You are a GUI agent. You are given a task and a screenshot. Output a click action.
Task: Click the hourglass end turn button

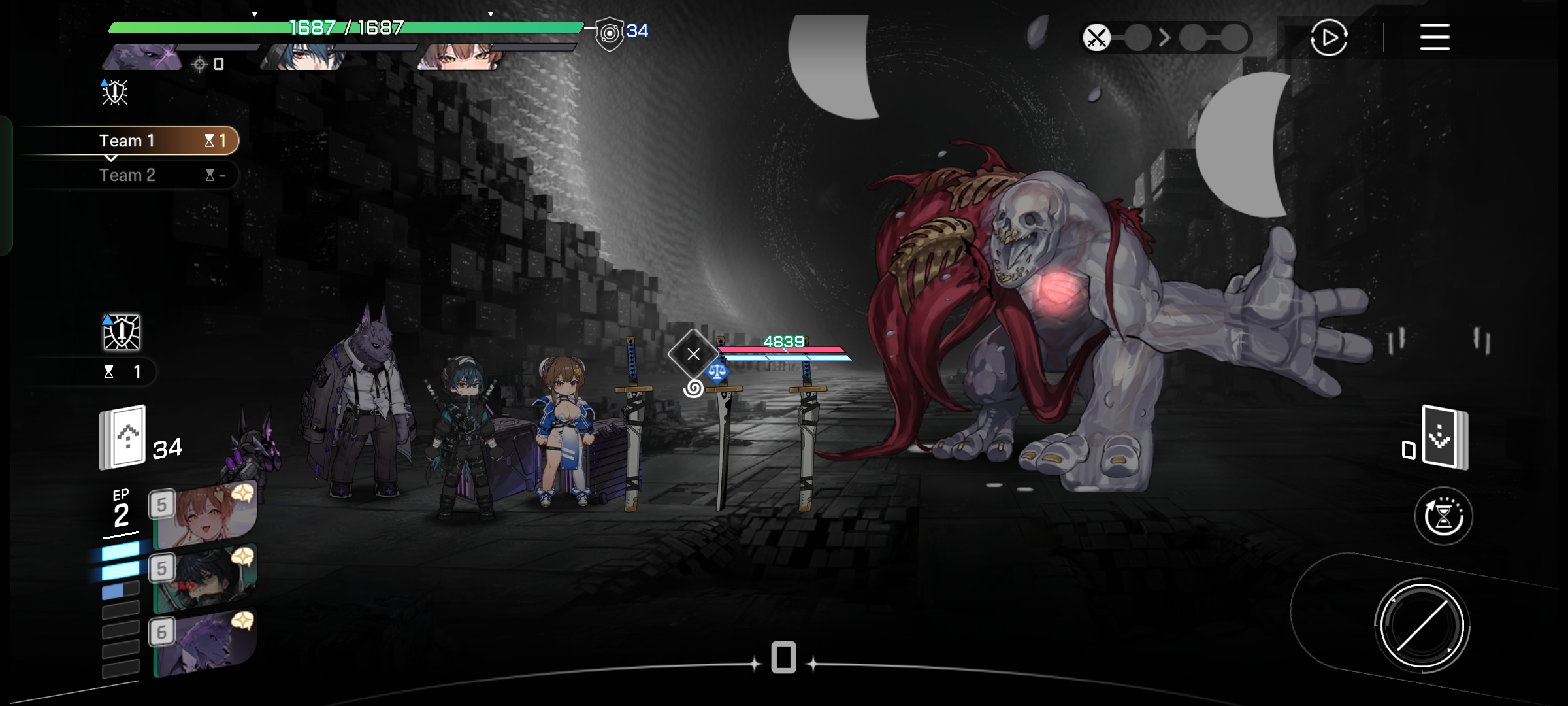pyautogui.click(x=1443, y=516)
